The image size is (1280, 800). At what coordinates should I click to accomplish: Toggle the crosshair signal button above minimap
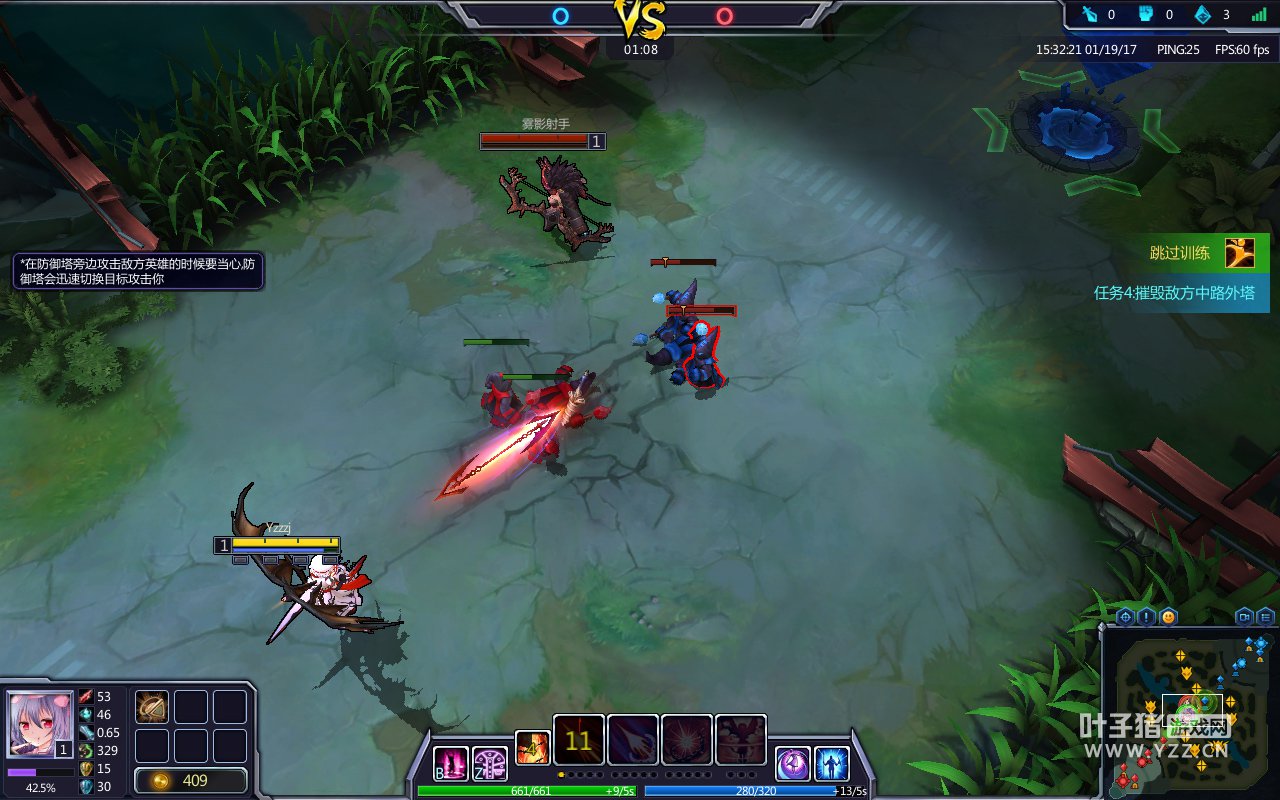[1125, 616]
